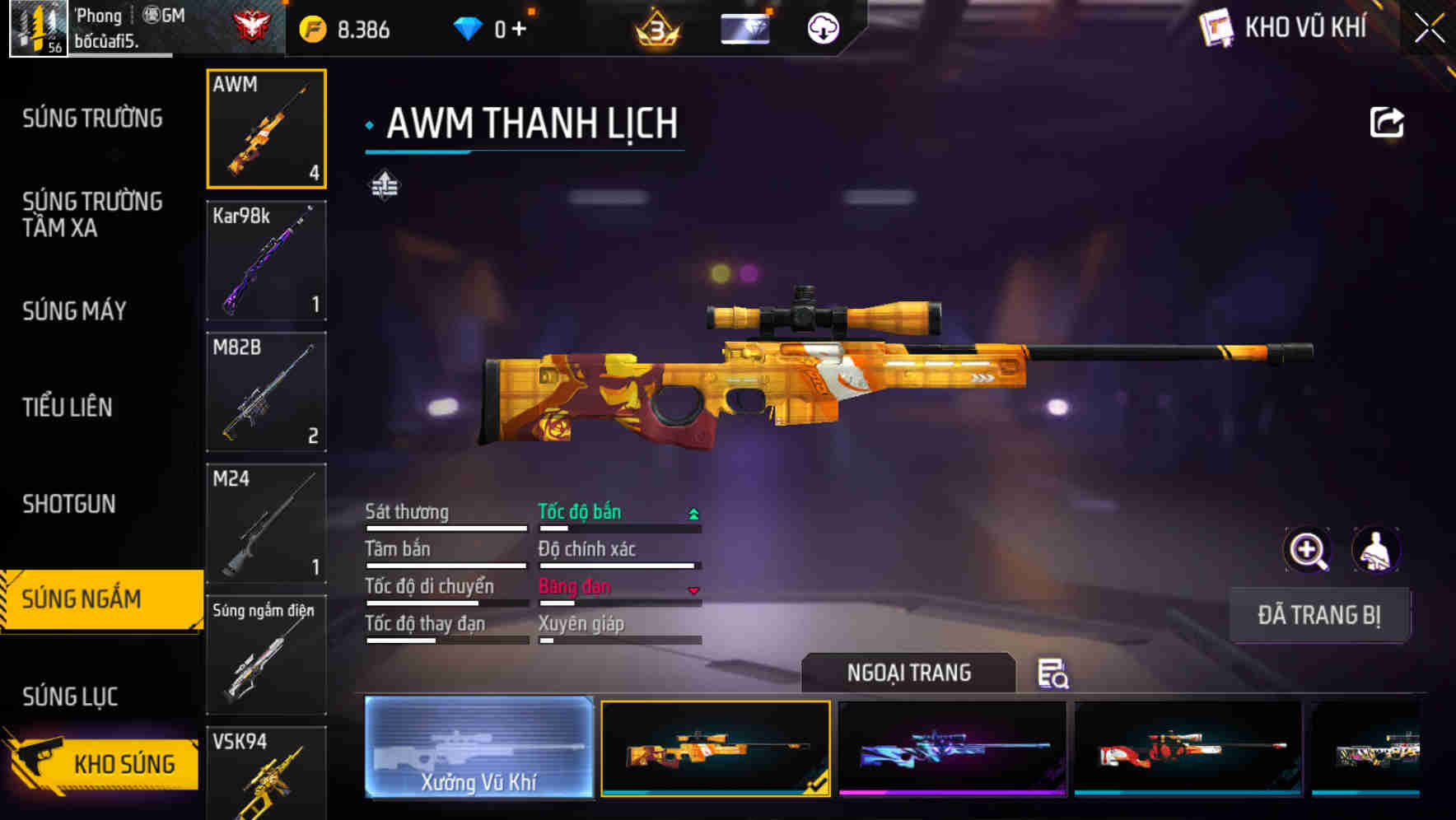Select the magnifier inspect icon
Screen dimensions: 1456x820
1308,550
